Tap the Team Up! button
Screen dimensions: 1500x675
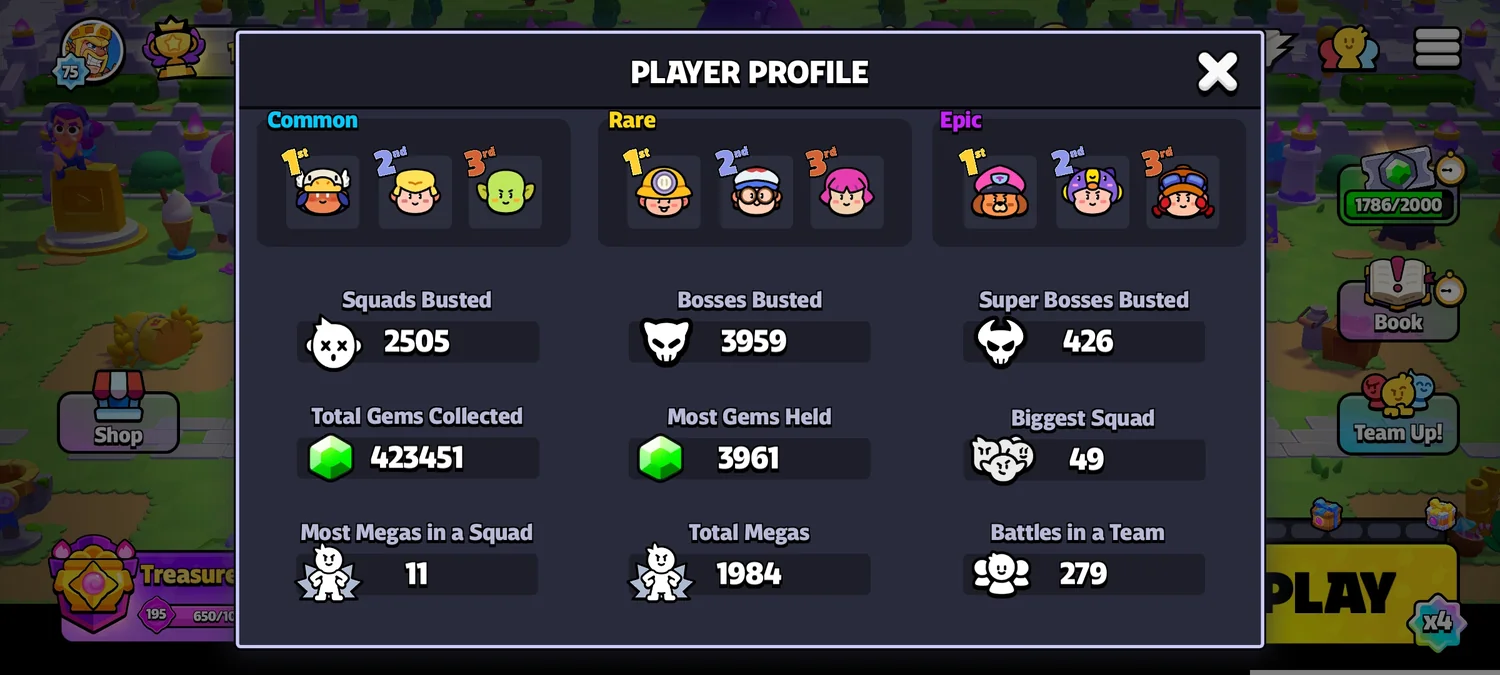[1397, 418]
